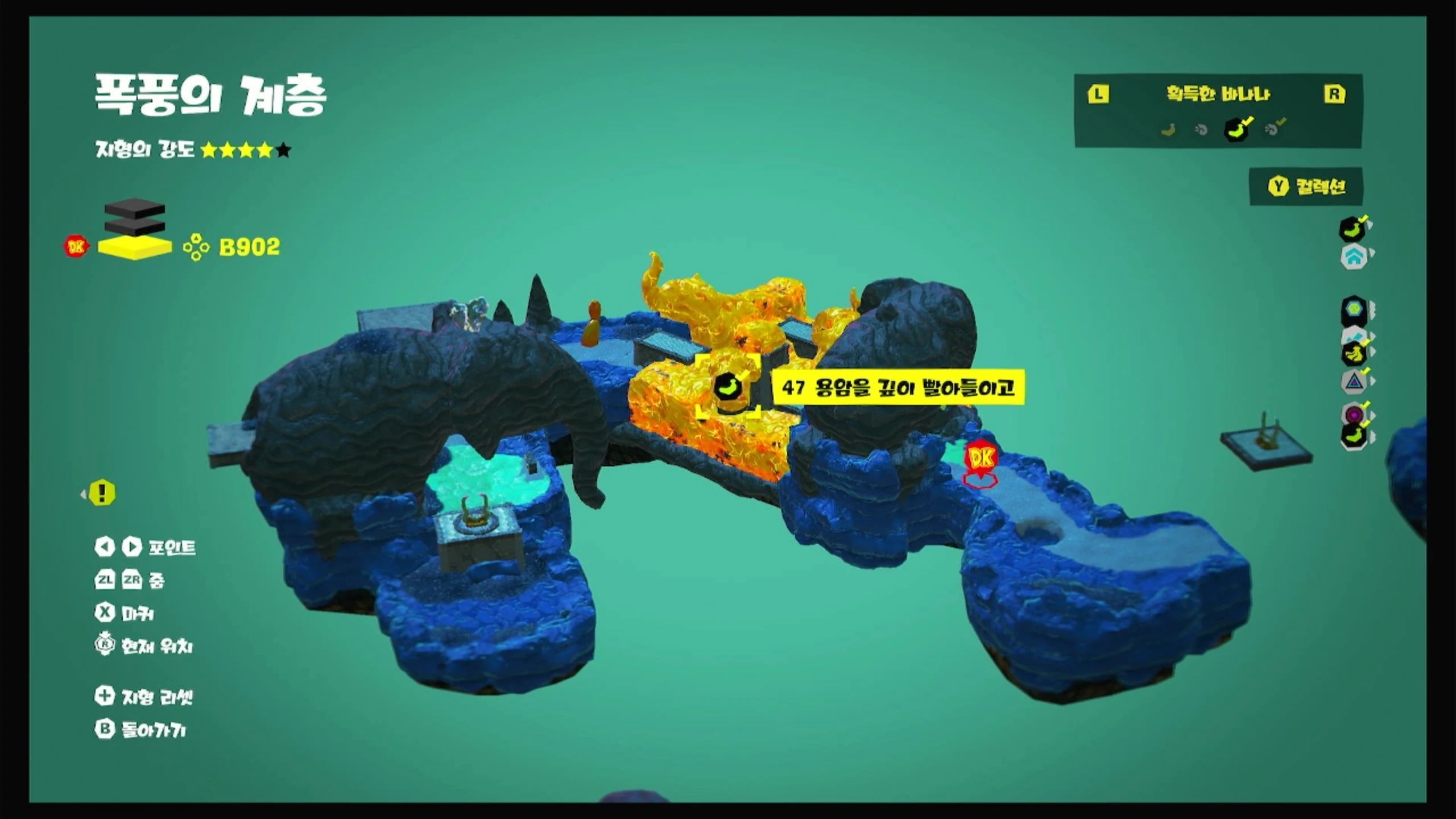
Task: Select the highlighted collected banana filter
Action: coord(1236,130)
